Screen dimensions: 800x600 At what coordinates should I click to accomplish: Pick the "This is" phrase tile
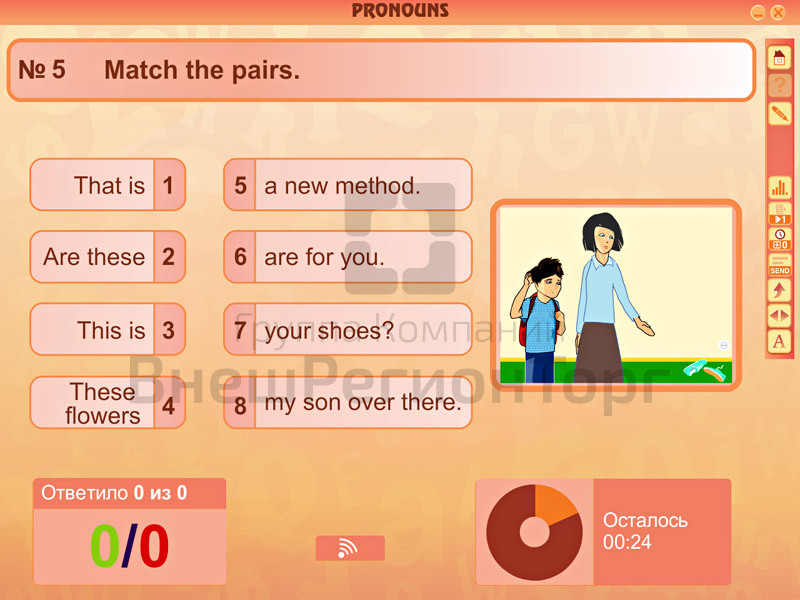tap(107, 330)
